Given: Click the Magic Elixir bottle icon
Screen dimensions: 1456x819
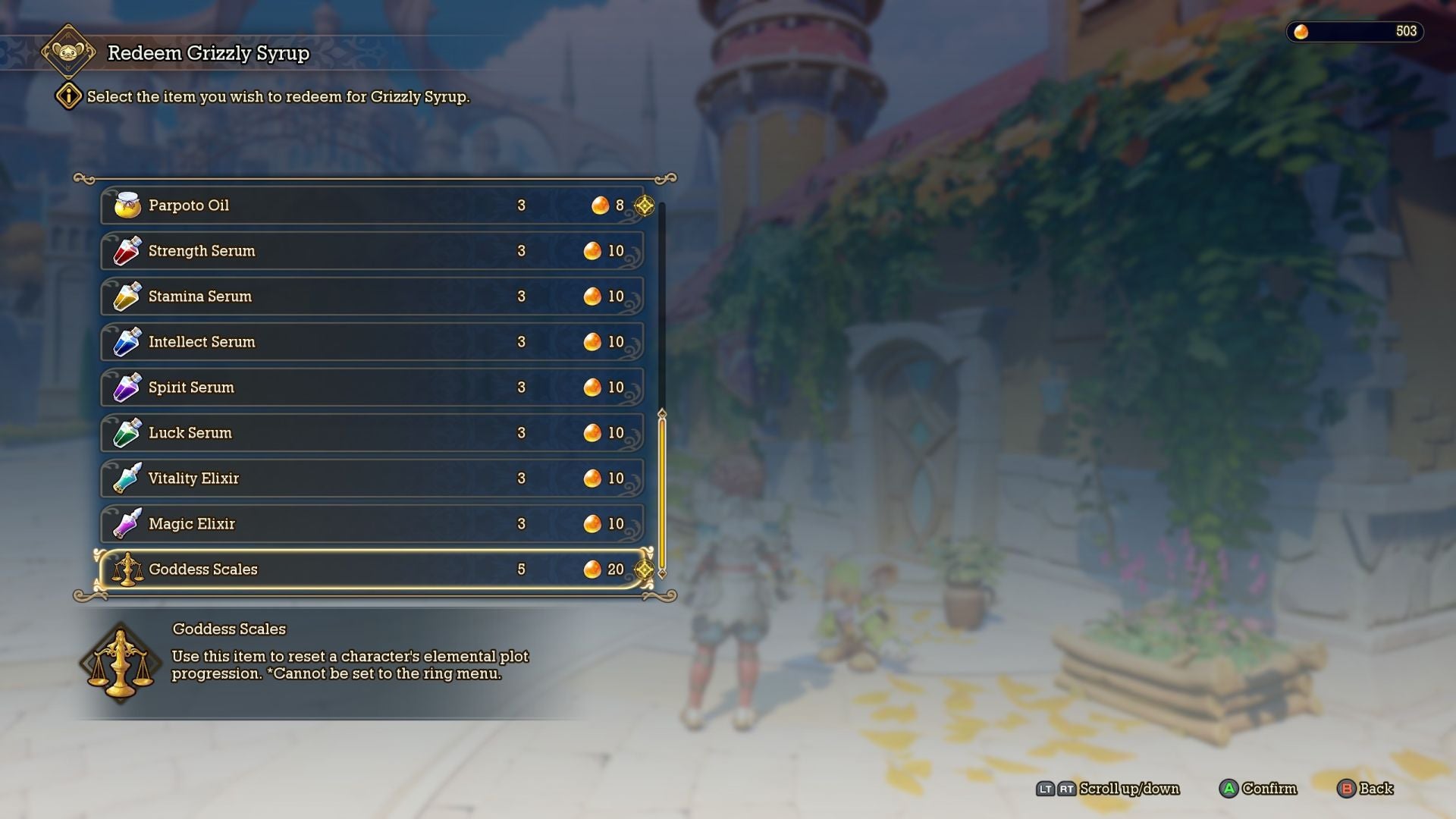Looking at the screenshot, I should pos(127,523).
